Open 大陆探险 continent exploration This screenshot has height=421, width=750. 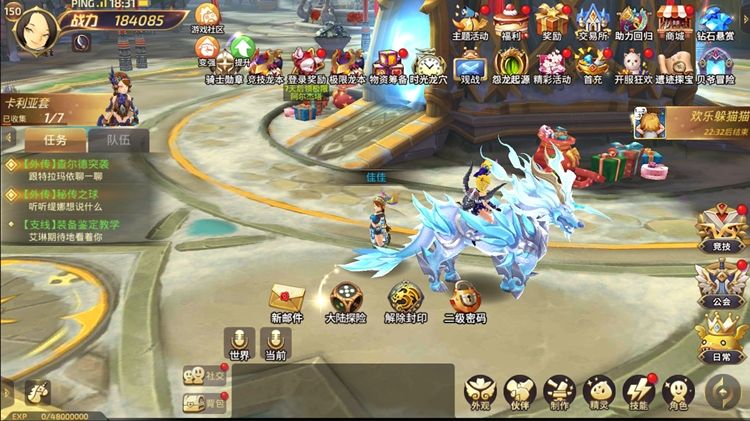coord(346,298)
